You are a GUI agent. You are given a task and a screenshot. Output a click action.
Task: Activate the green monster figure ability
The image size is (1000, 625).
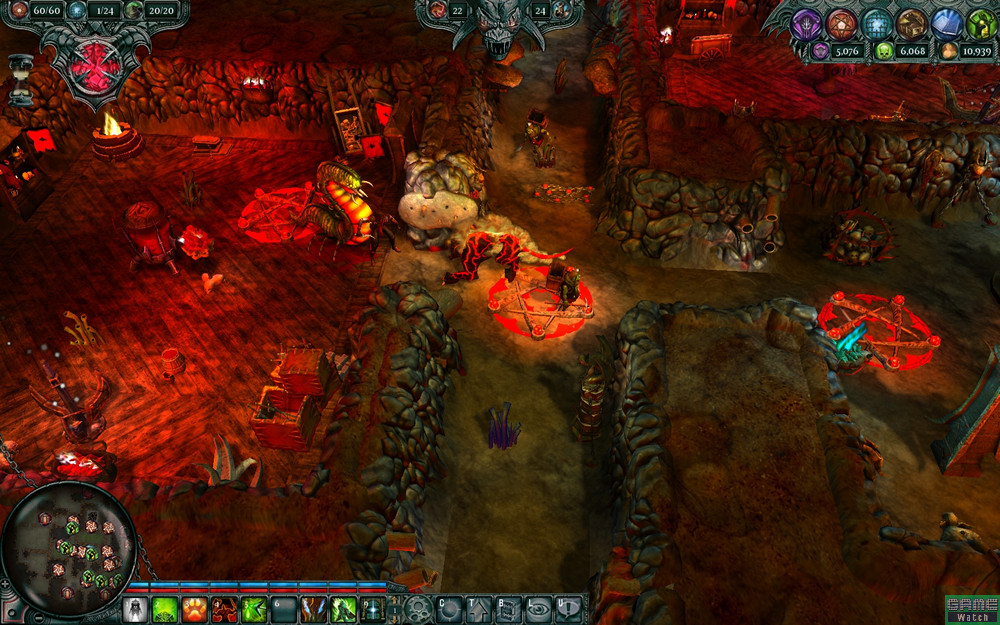click(344, 609)
